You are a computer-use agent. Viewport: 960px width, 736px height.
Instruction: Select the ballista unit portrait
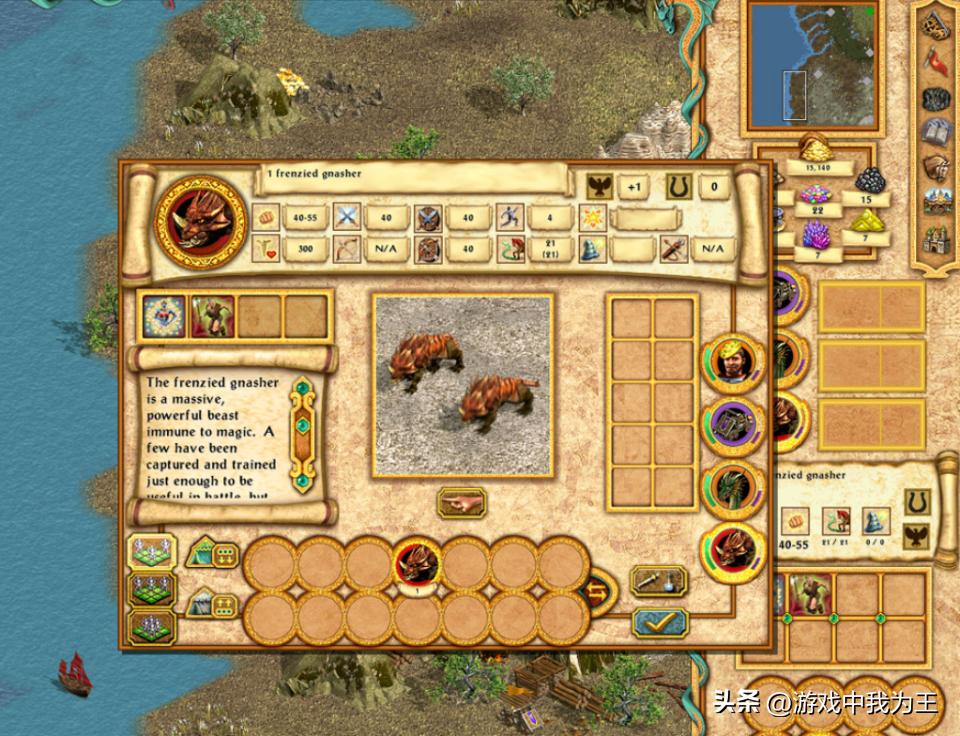point(733,425)
